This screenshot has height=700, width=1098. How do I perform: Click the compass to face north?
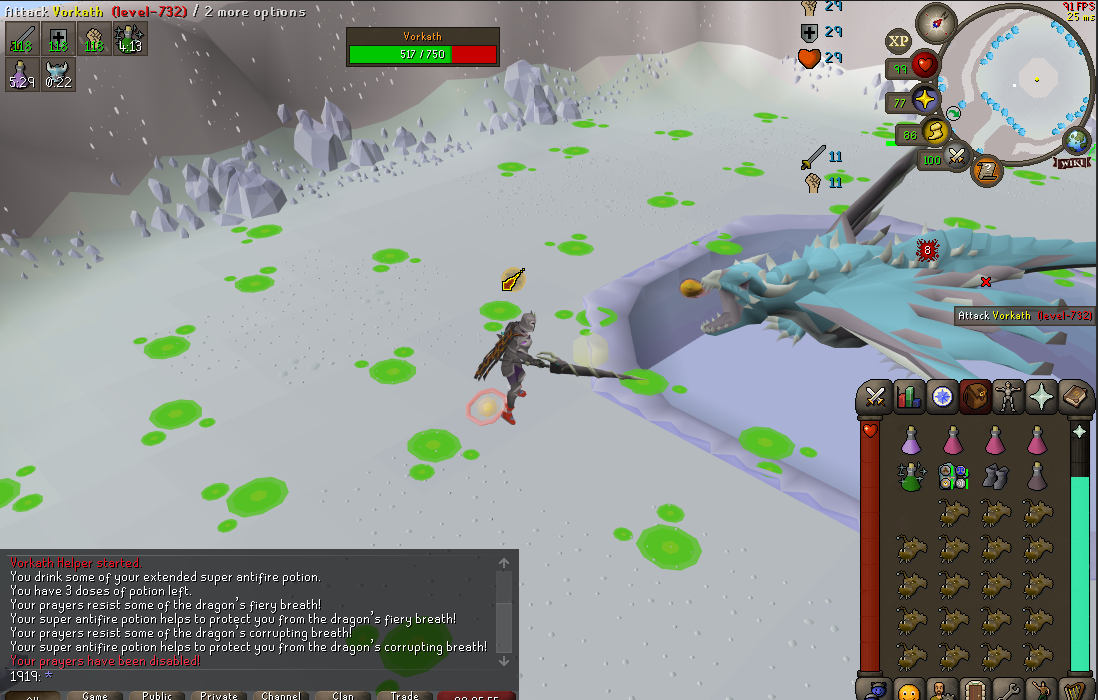pyautogui.click(x=937, y=22)
